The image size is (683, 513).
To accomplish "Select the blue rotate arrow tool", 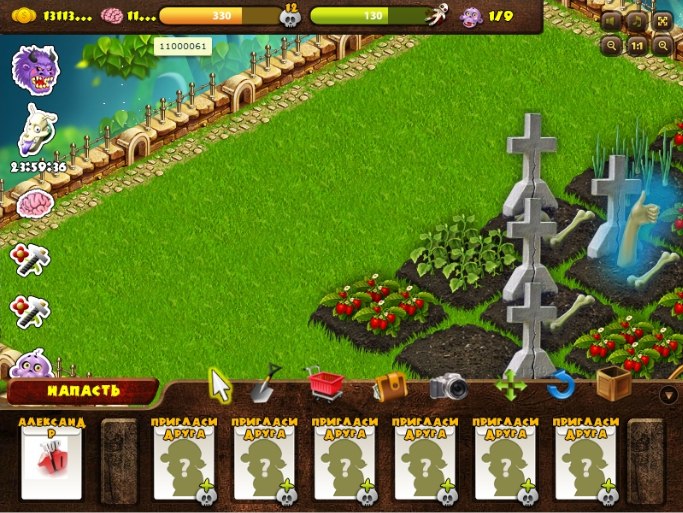I will [x=561, y=386].
